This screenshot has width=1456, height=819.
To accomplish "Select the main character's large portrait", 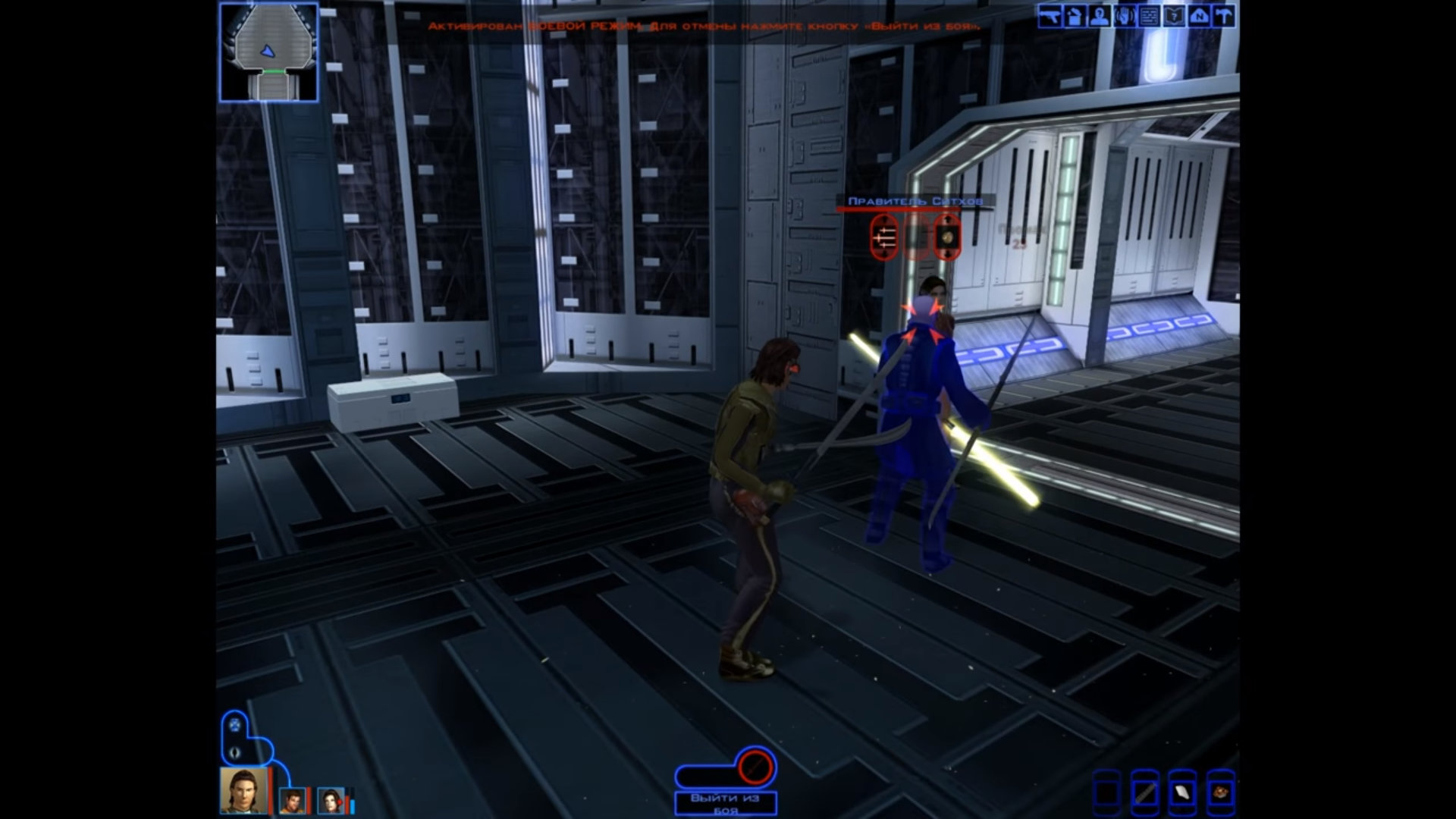I will (243, 789).
